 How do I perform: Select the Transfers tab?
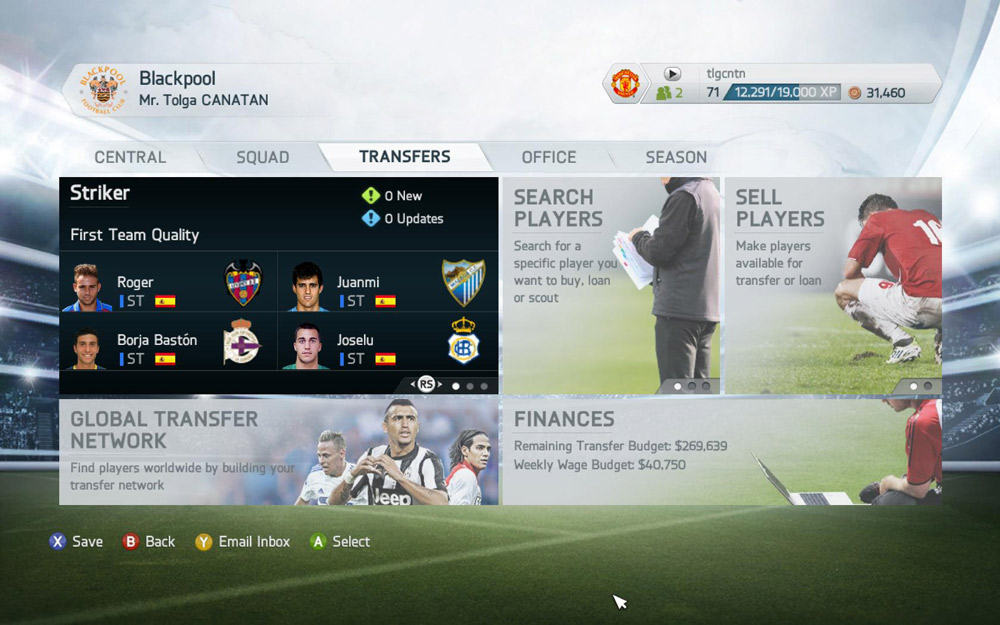(404, 157)
